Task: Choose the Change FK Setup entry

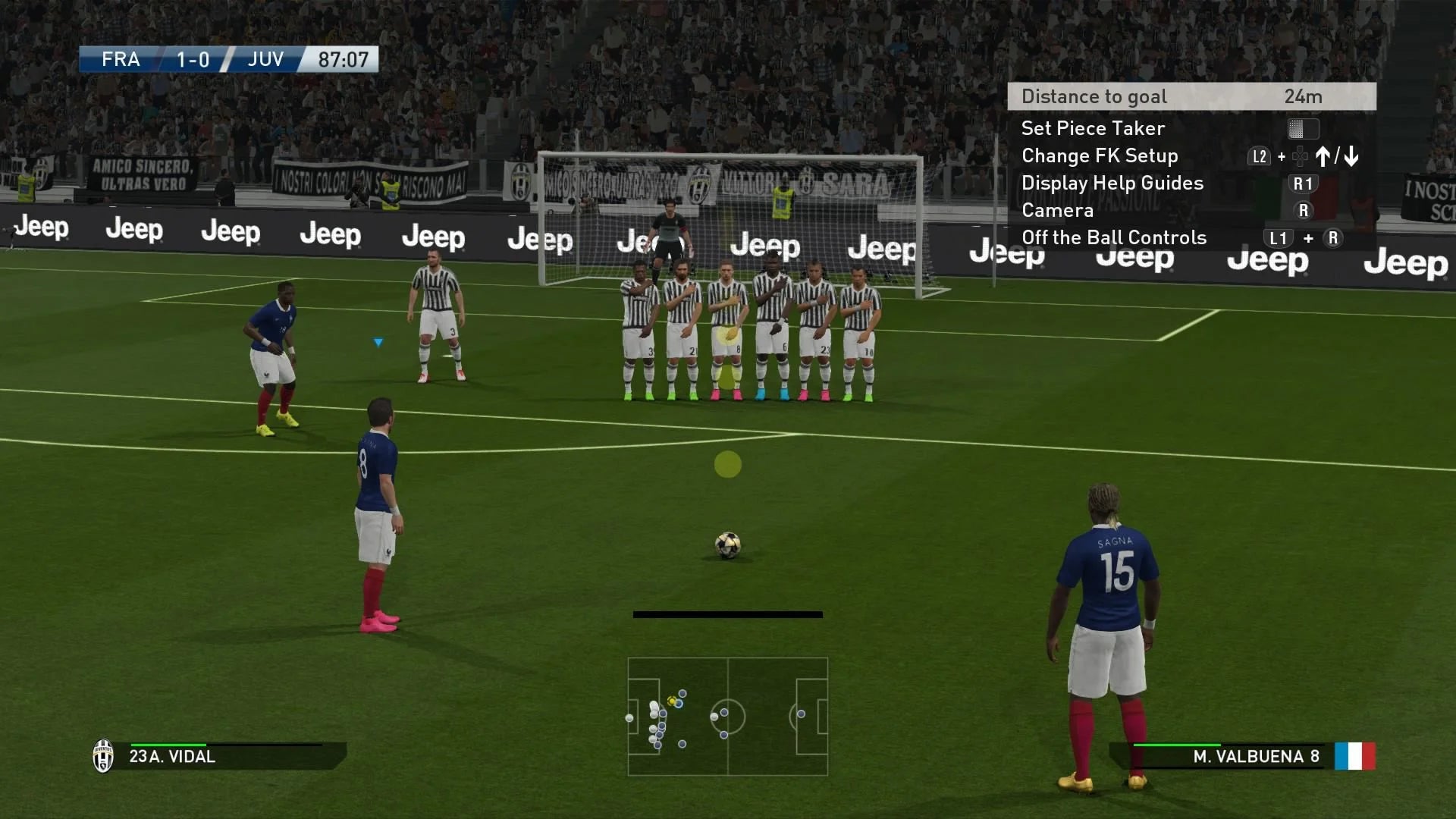Action: pyautogui.click(x=1100, y=155)
